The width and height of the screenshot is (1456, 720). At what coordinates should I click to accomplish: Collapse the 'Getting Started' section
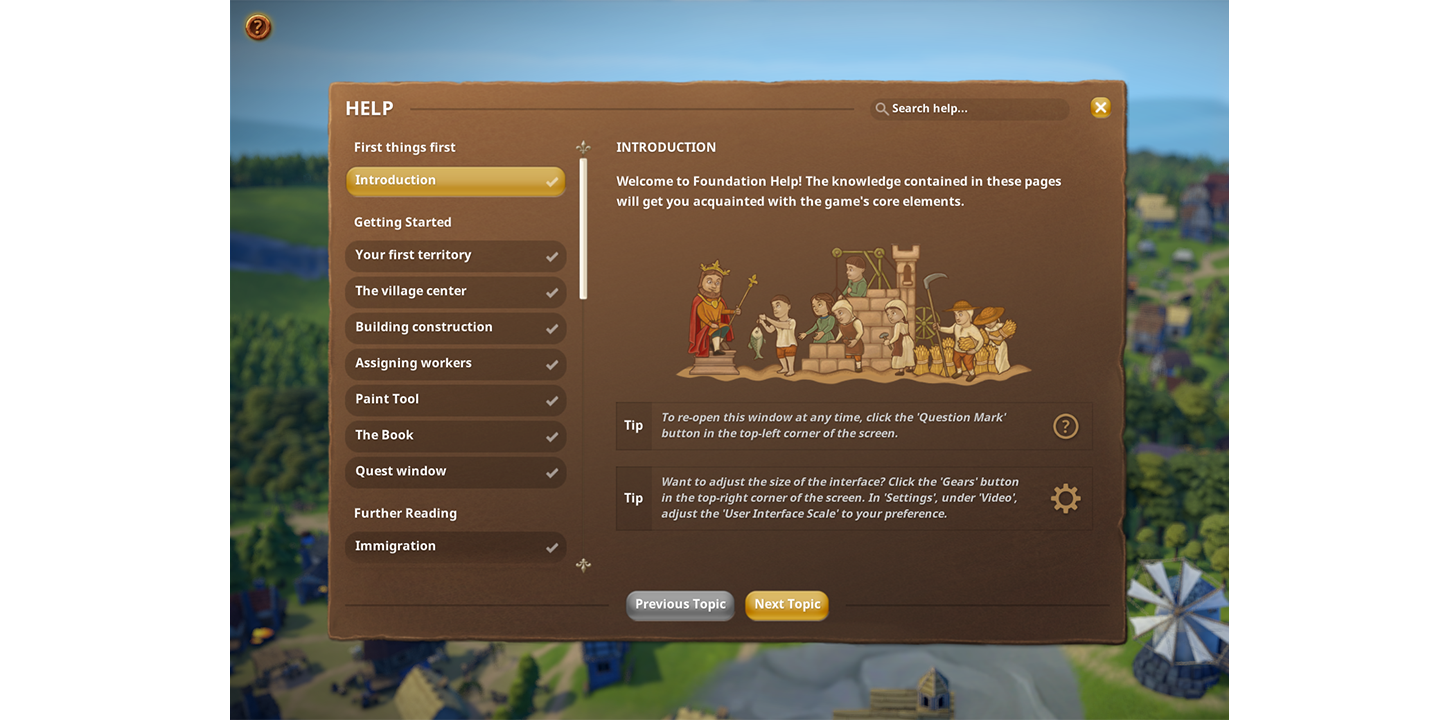coord(402,221)
